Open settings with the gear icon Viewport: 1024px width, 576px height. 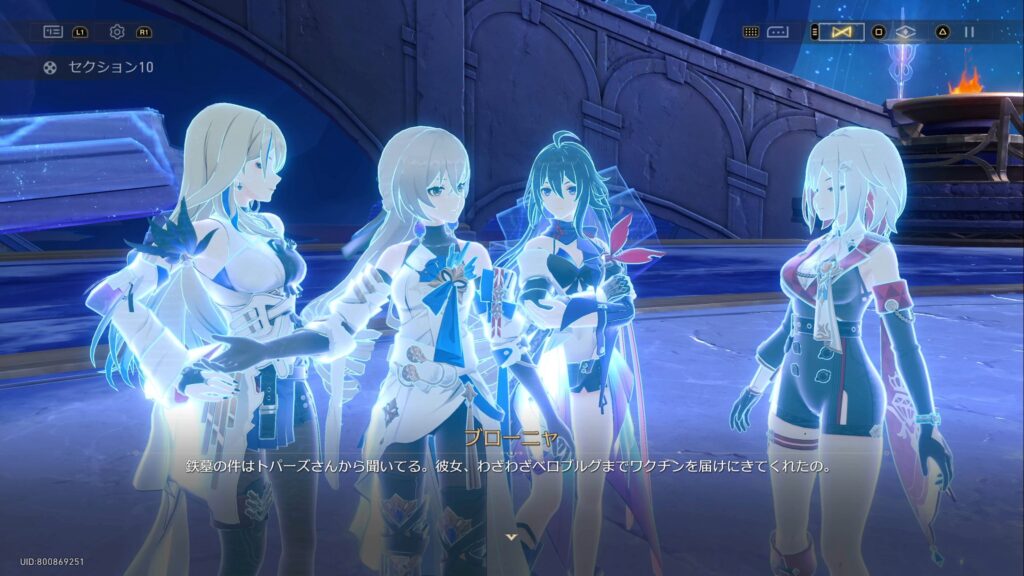[117, 32]
